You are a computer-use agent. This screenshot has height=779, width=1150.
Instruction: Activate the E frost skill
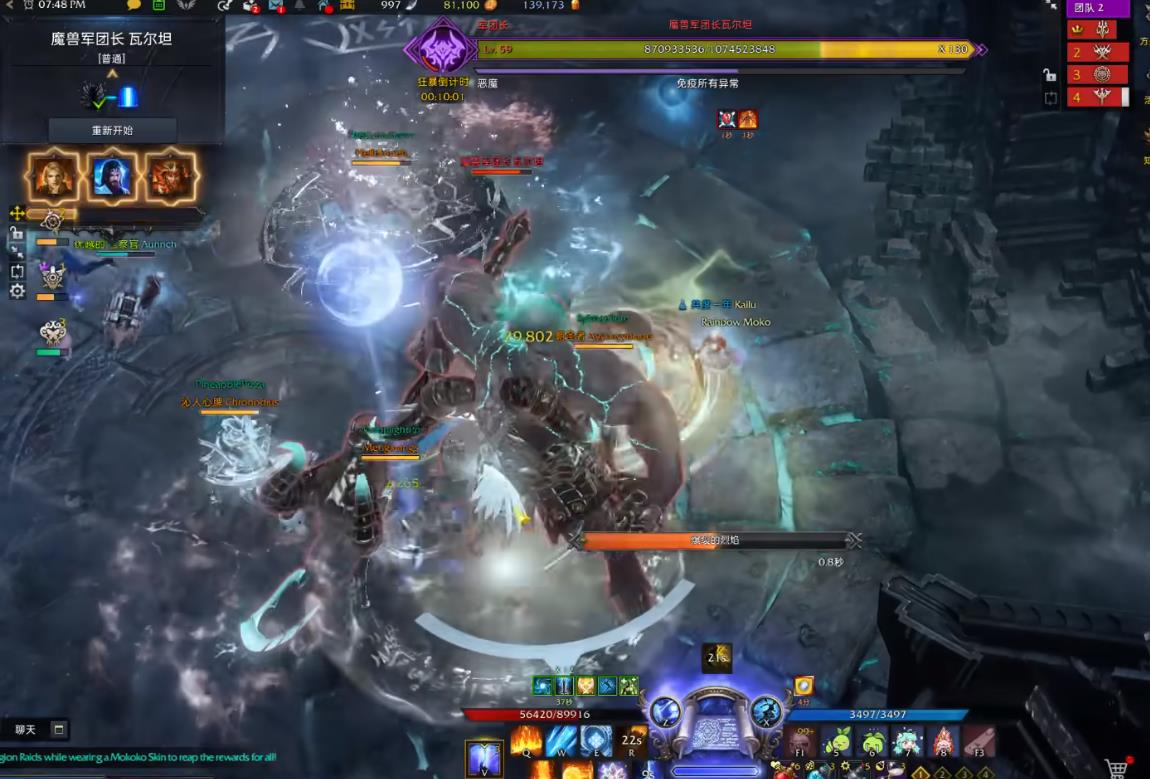[597, 741]
